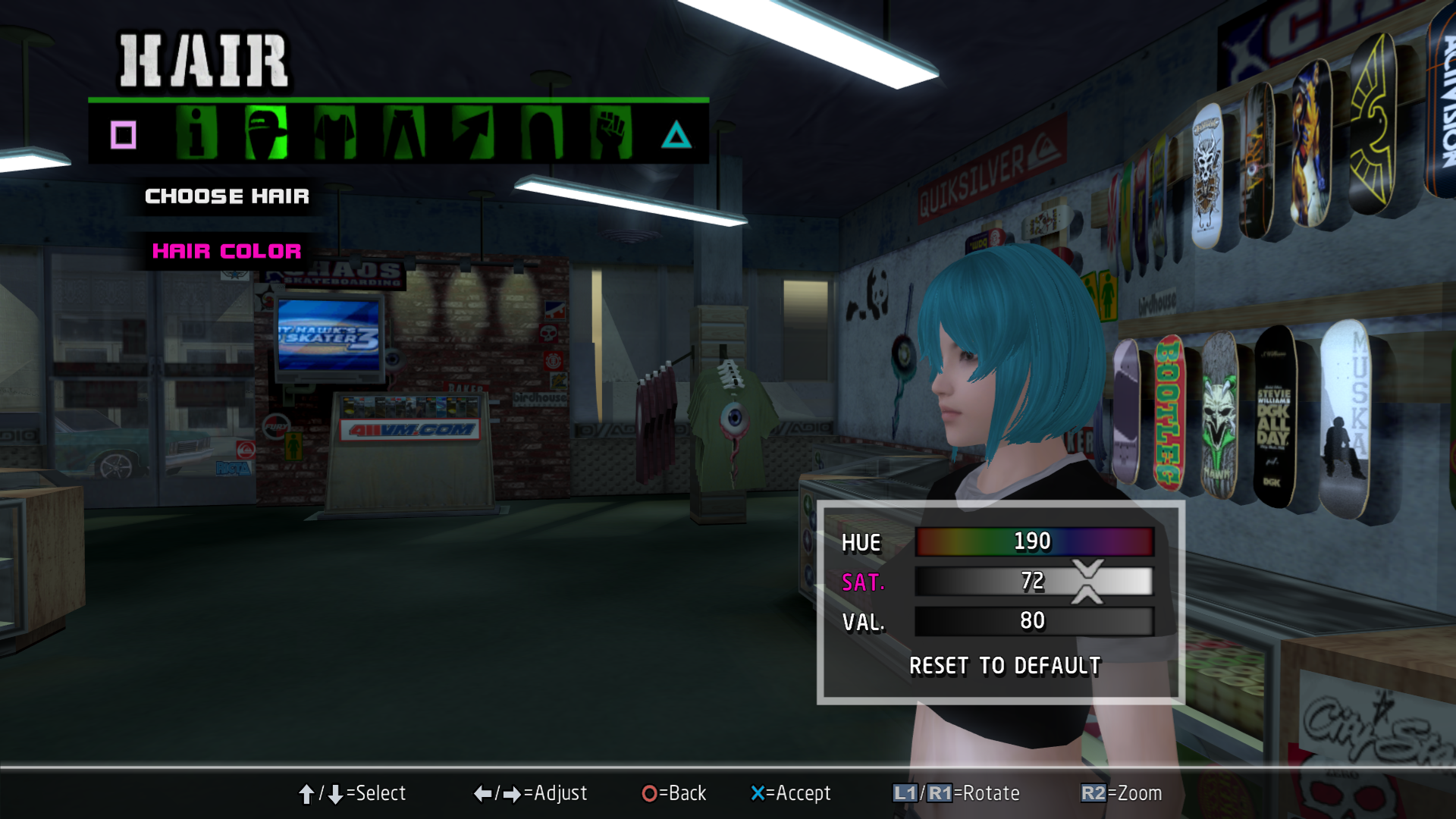Set the Val. brightness slider

click(x=1033, y=621)
